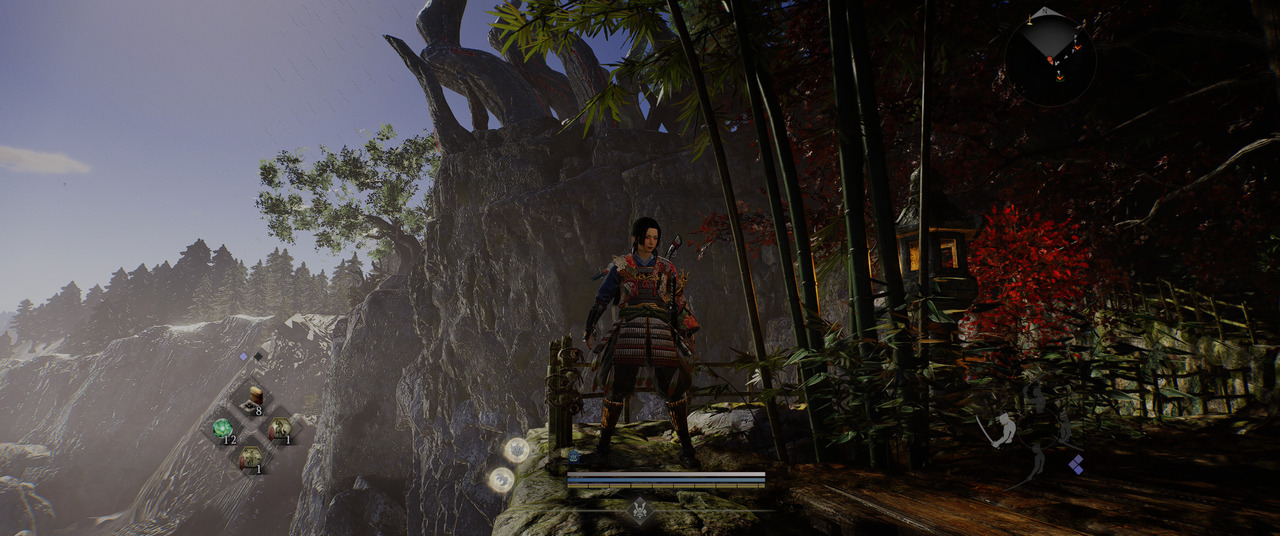Select the green orb item with count 12
Image resolution: width=1280 pixels, height=536 pixels.
(x=223, y=428)
